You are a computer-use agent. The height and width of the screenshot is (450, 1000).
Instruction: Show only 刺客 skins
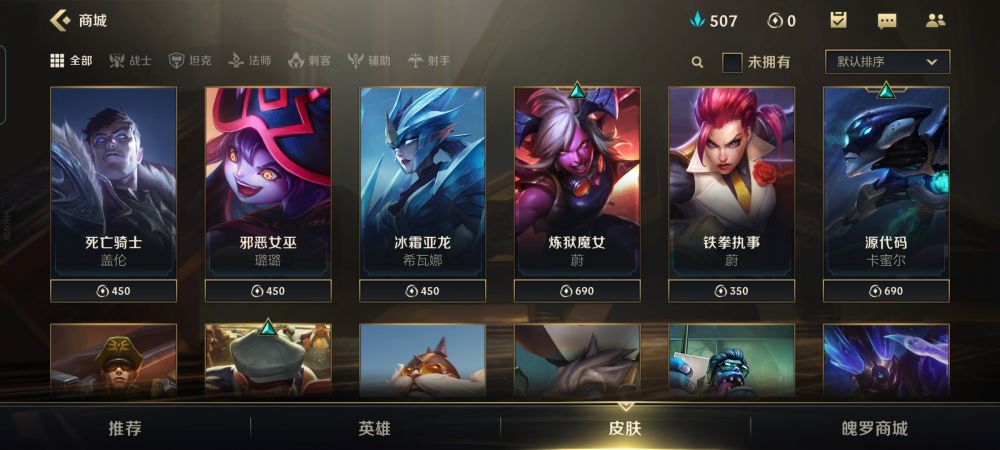point(309,61)
